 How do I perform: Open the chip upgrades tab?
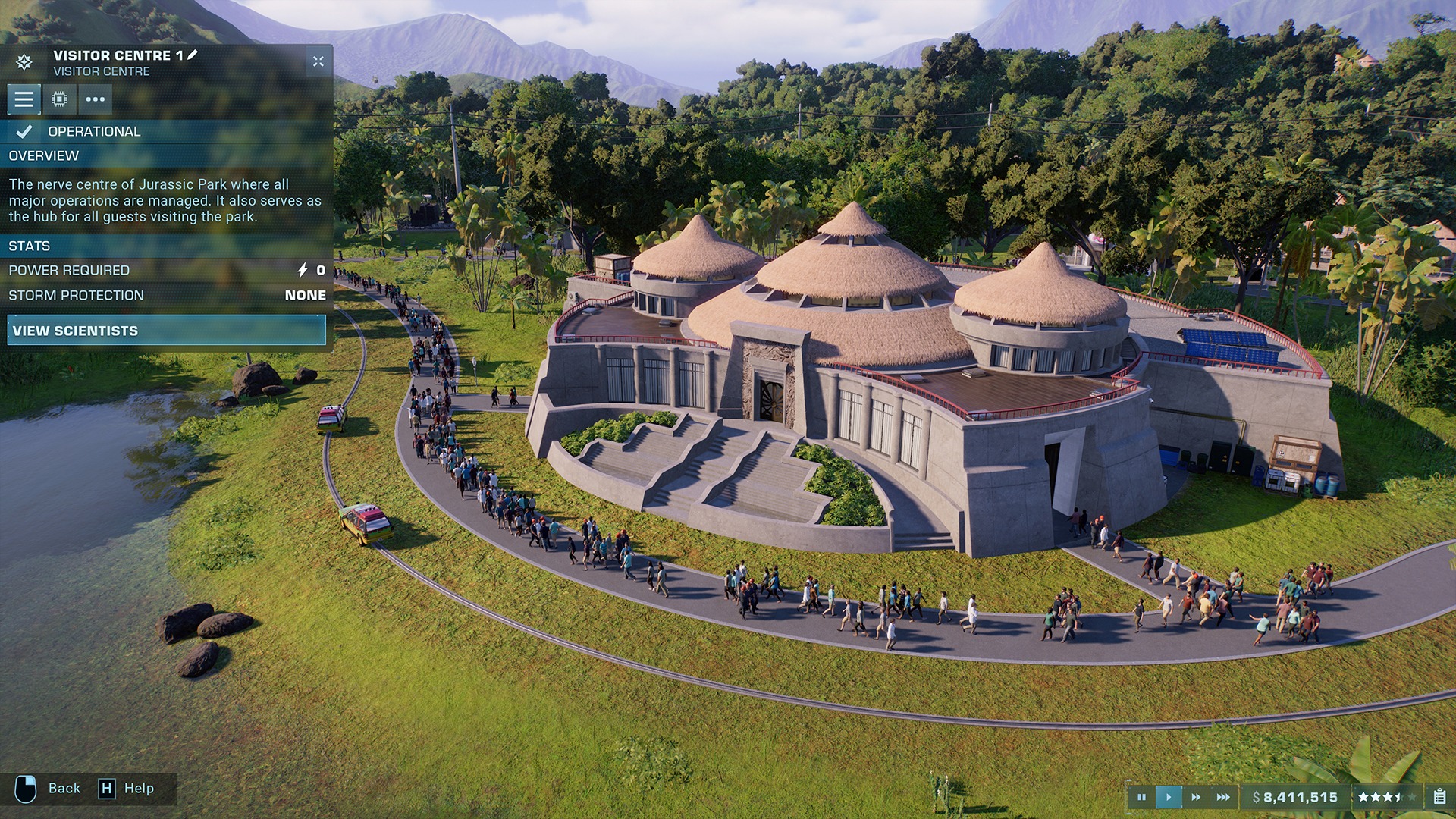coord(59,99)
